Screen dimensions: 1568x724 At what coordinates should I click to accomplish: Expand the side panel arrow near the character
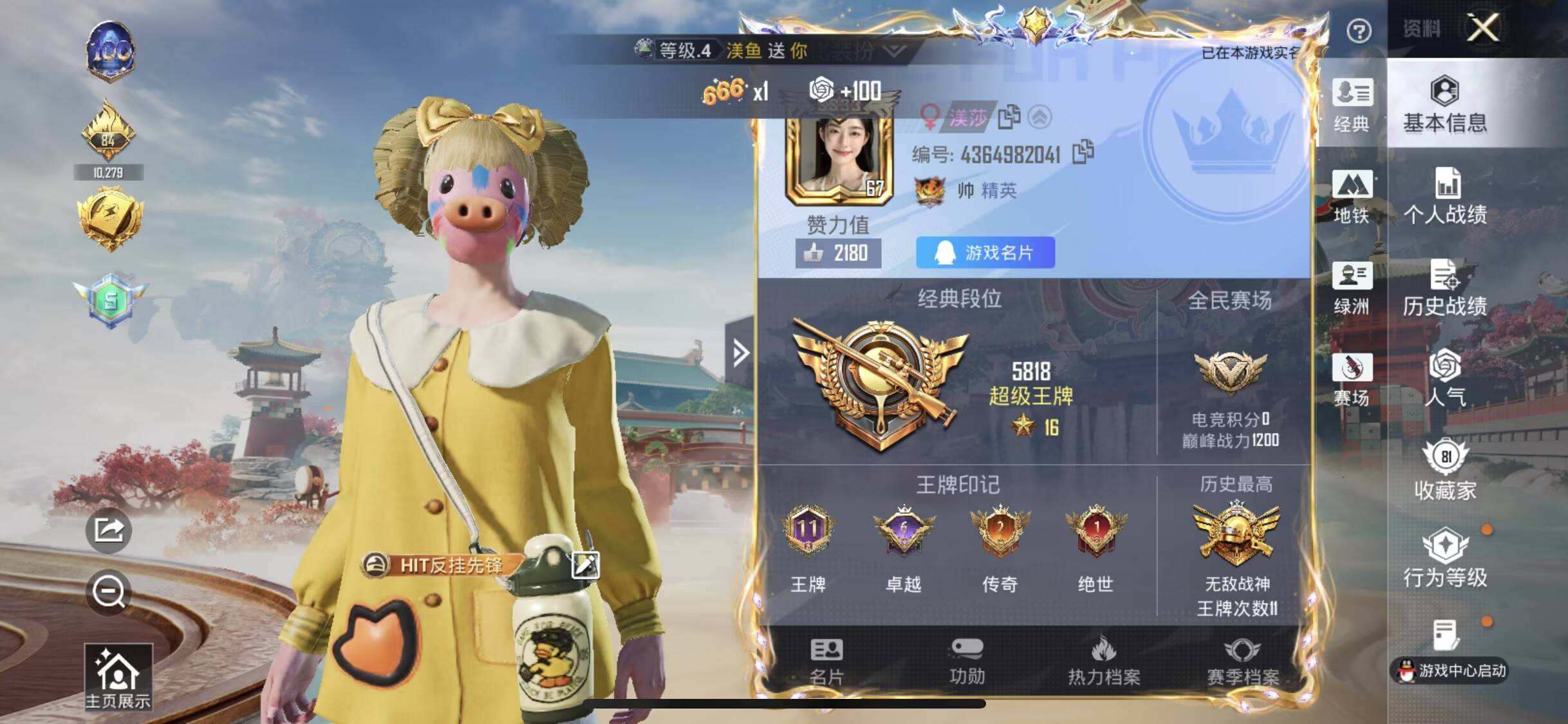click(739, 353)
